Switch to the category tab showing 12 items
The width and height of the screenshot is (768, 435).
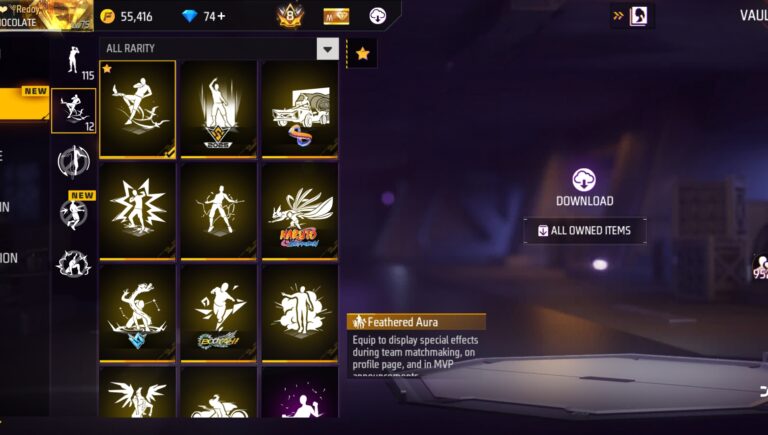(74, 110)
